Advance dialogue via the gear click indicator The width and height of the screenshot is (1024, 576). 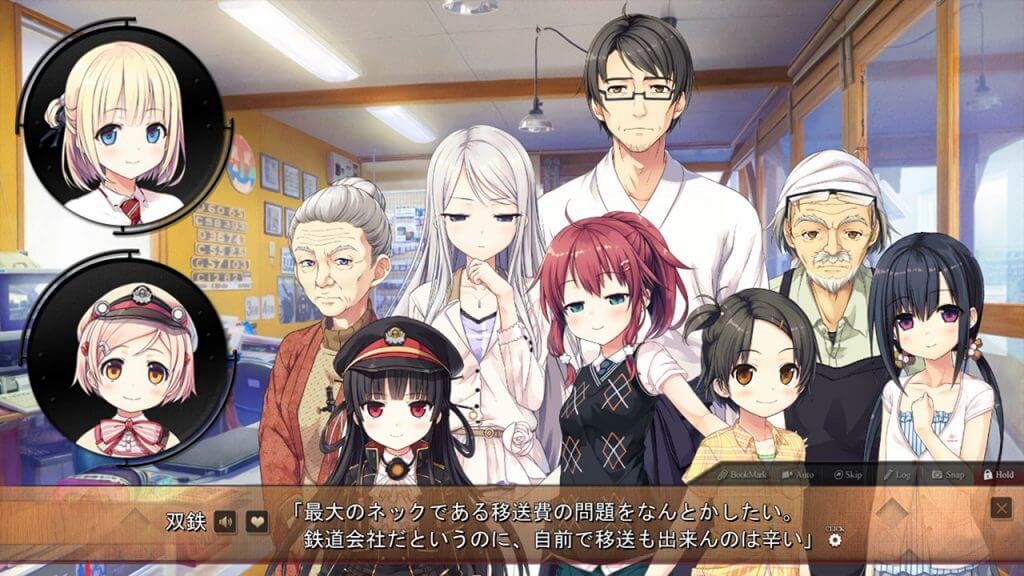(x=835, y=540)
